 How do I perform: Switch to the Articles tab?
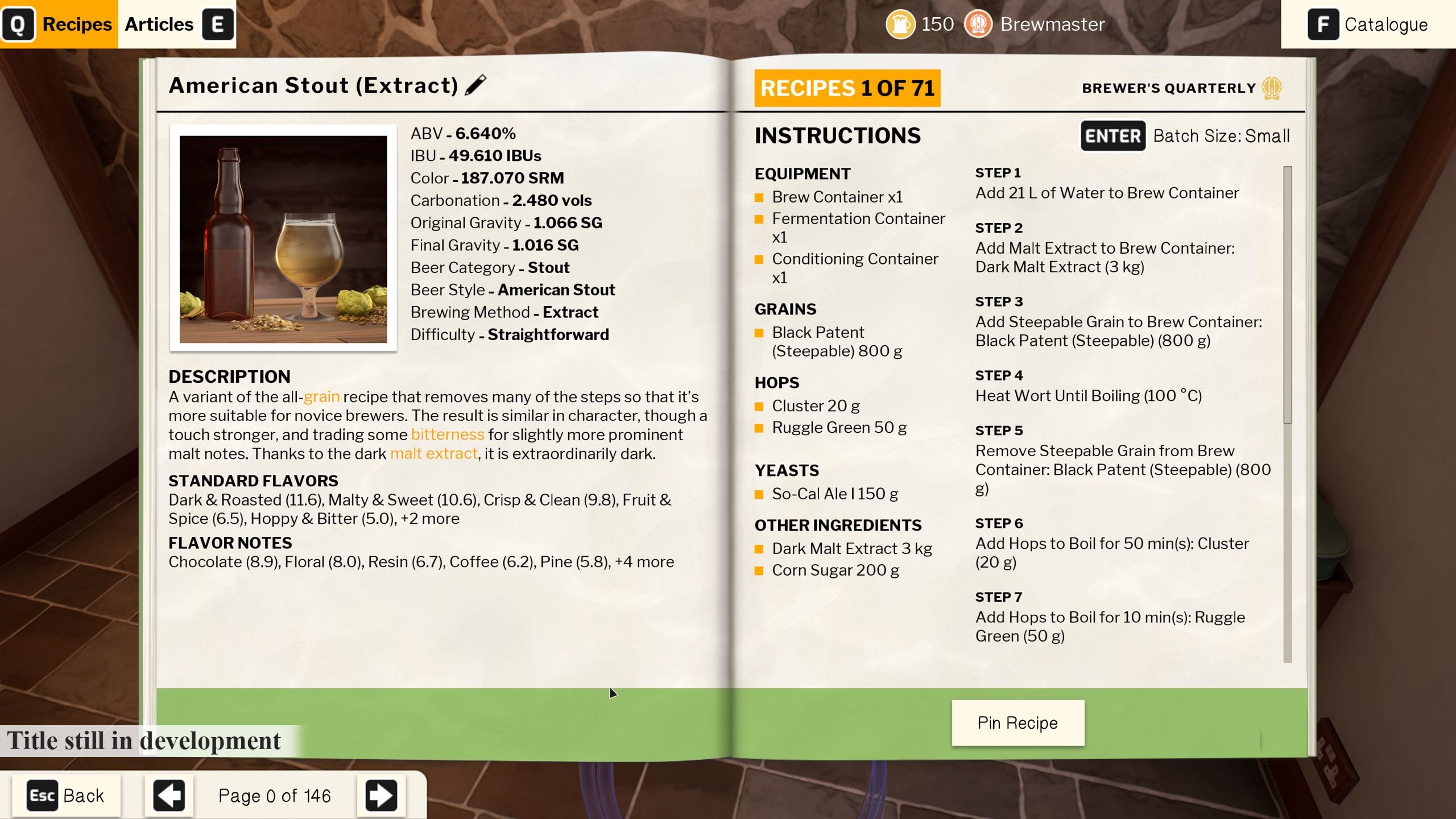[x=159, y=24]
